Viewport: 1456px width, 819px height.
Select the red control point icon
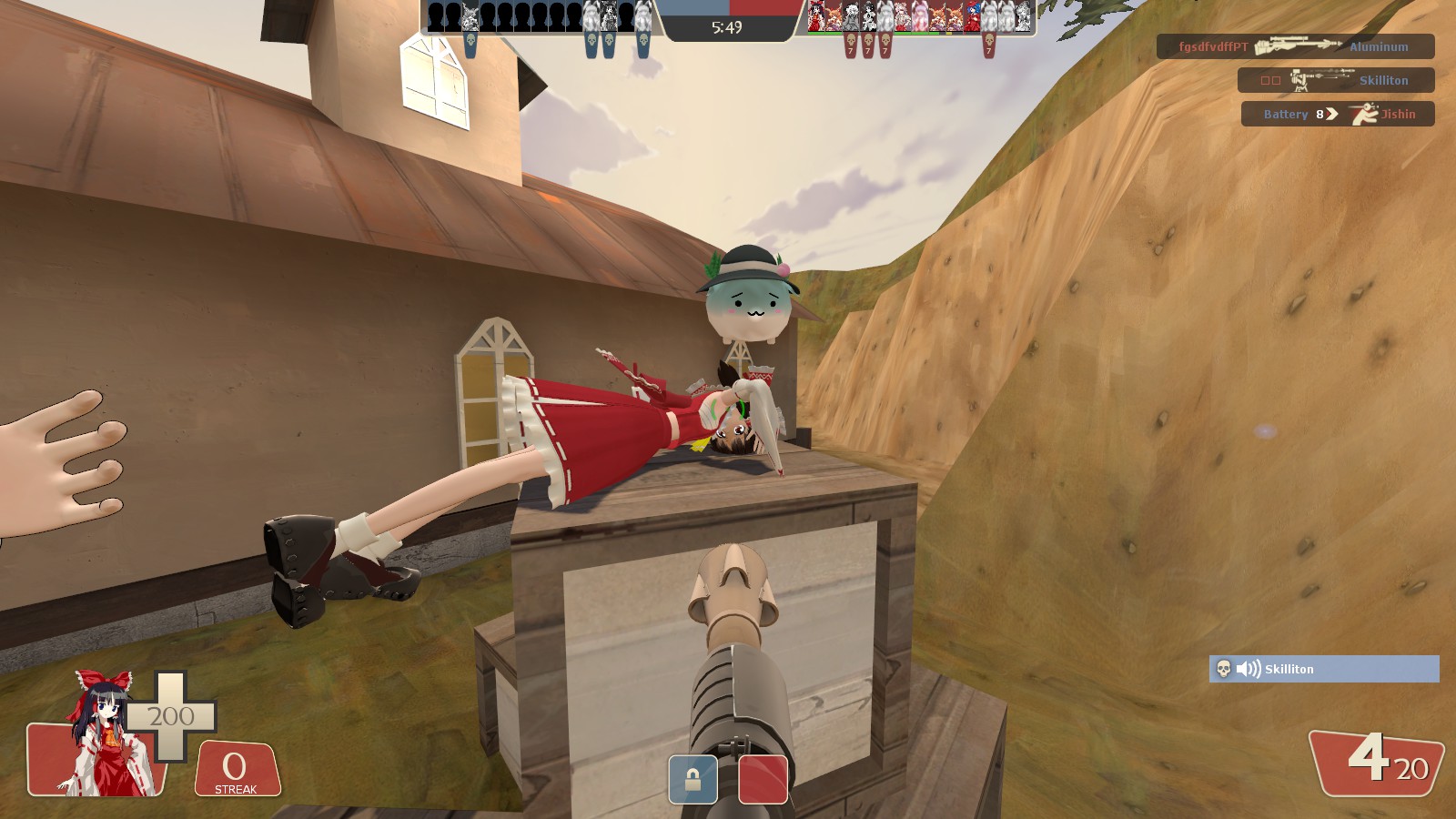[x=763, y=780]
